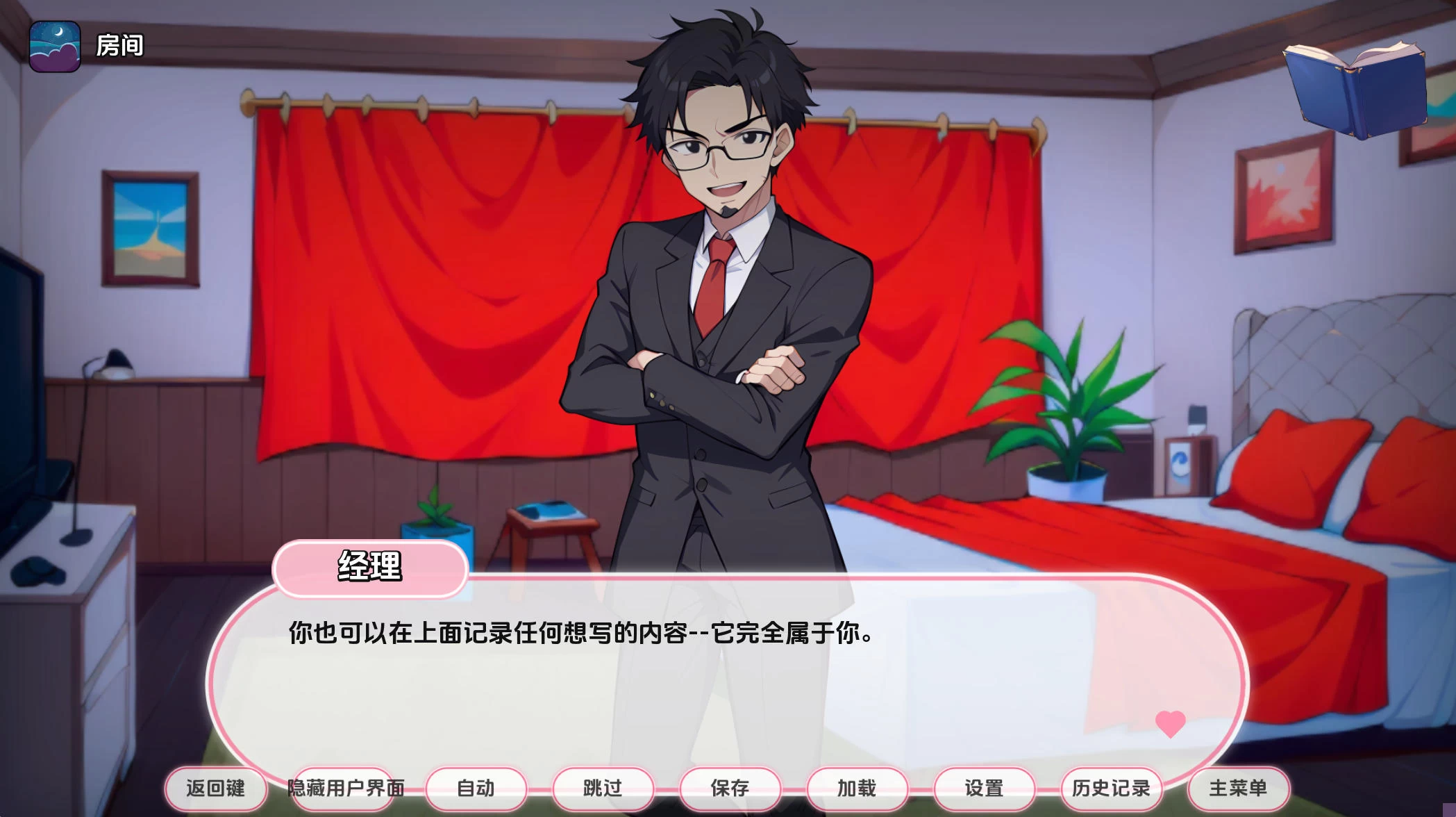Click 跳过 to fast-forward text
The height and width of the screenshot is (817, 1456).
tap(603, 789)
